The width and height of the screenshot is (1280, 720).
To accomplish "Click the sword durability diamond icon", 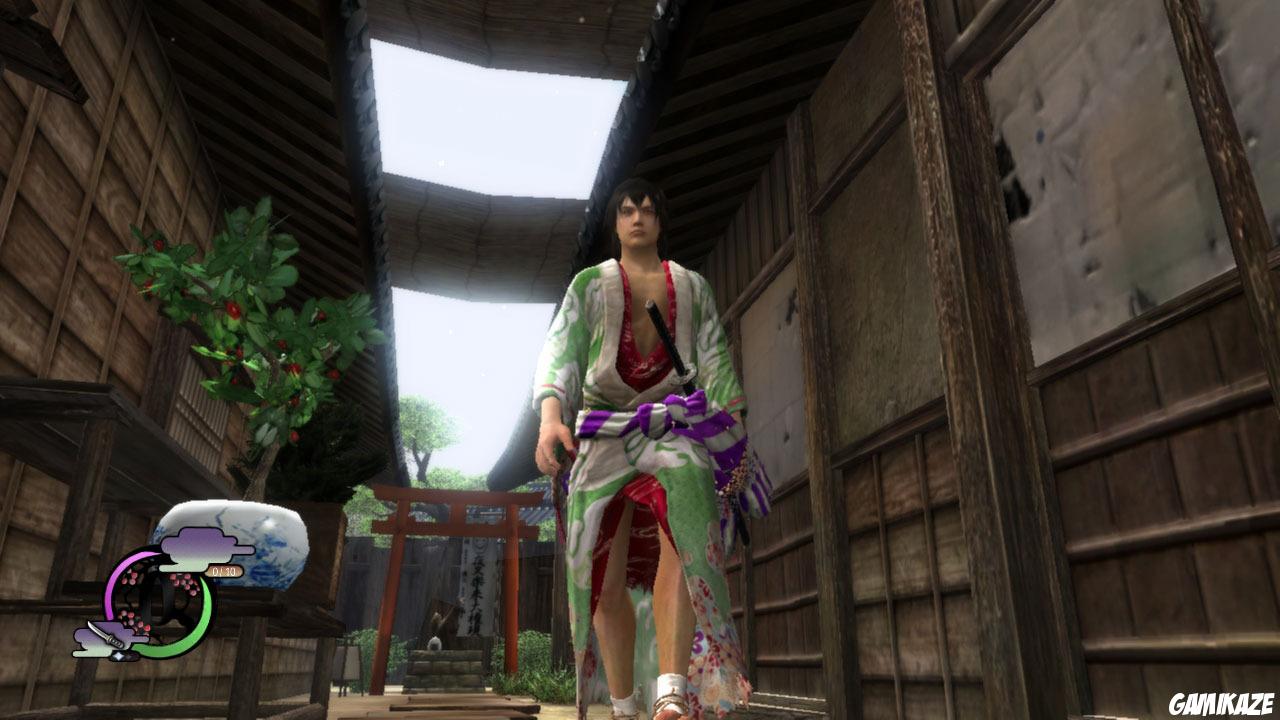I will click(119, 655).
